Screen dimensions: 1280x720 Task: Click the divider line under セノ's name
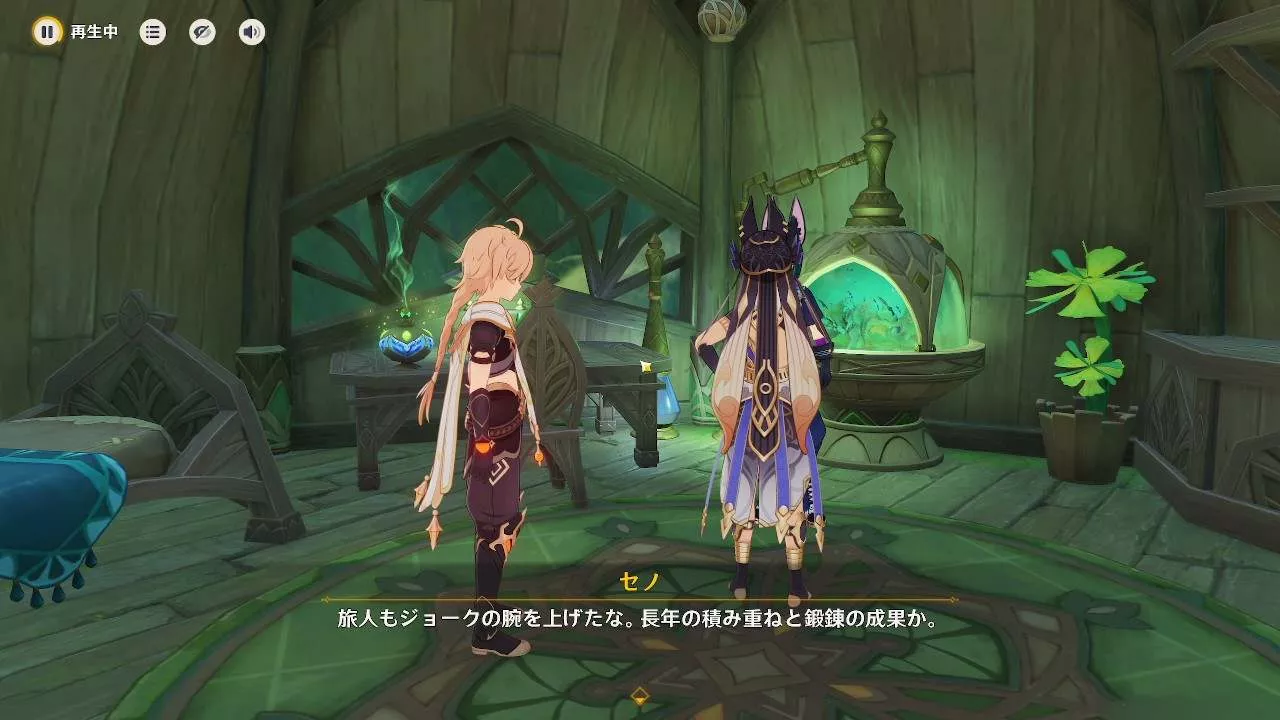coord(640,600)
